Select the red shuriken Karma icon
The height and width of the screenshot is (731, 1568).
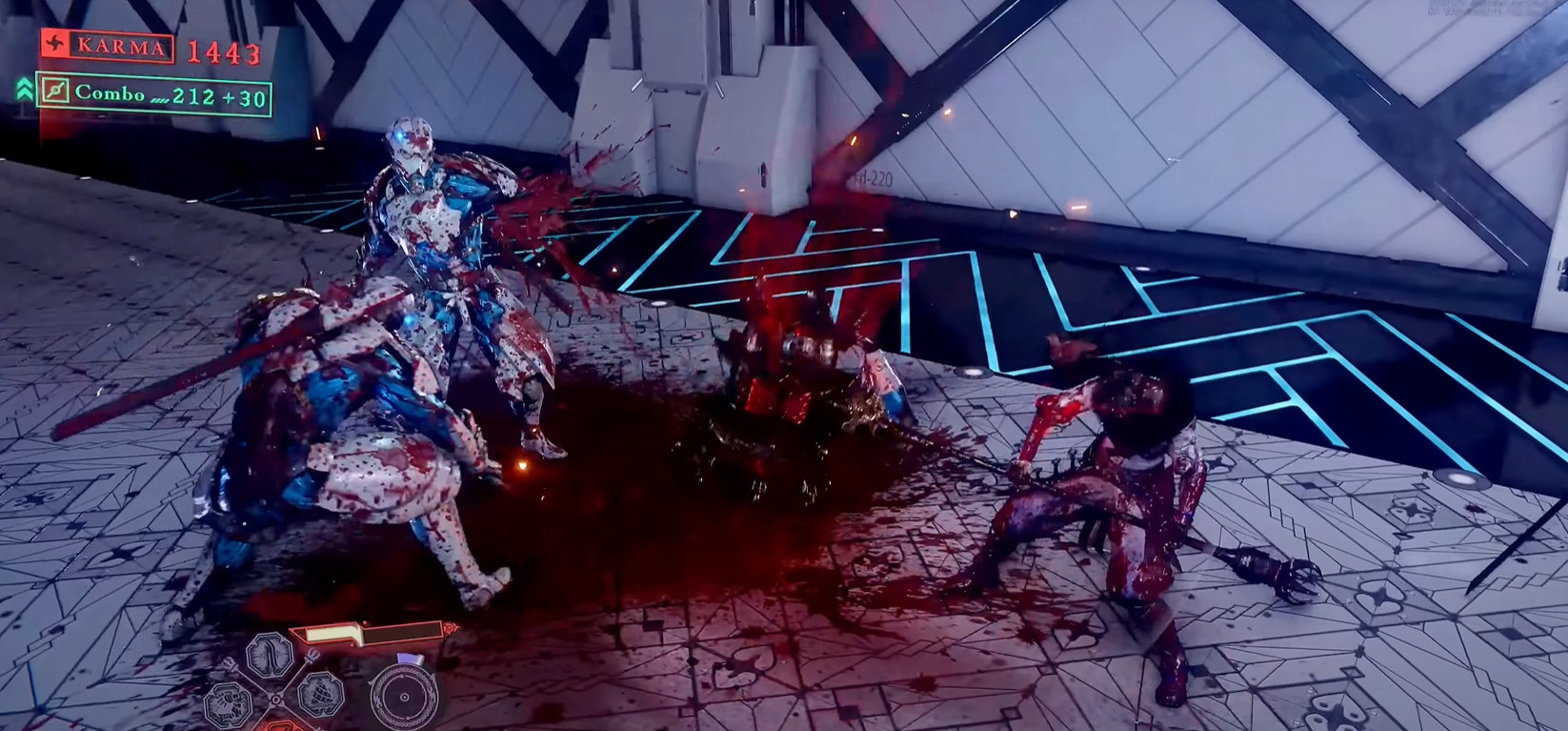(x=55, y=45)
